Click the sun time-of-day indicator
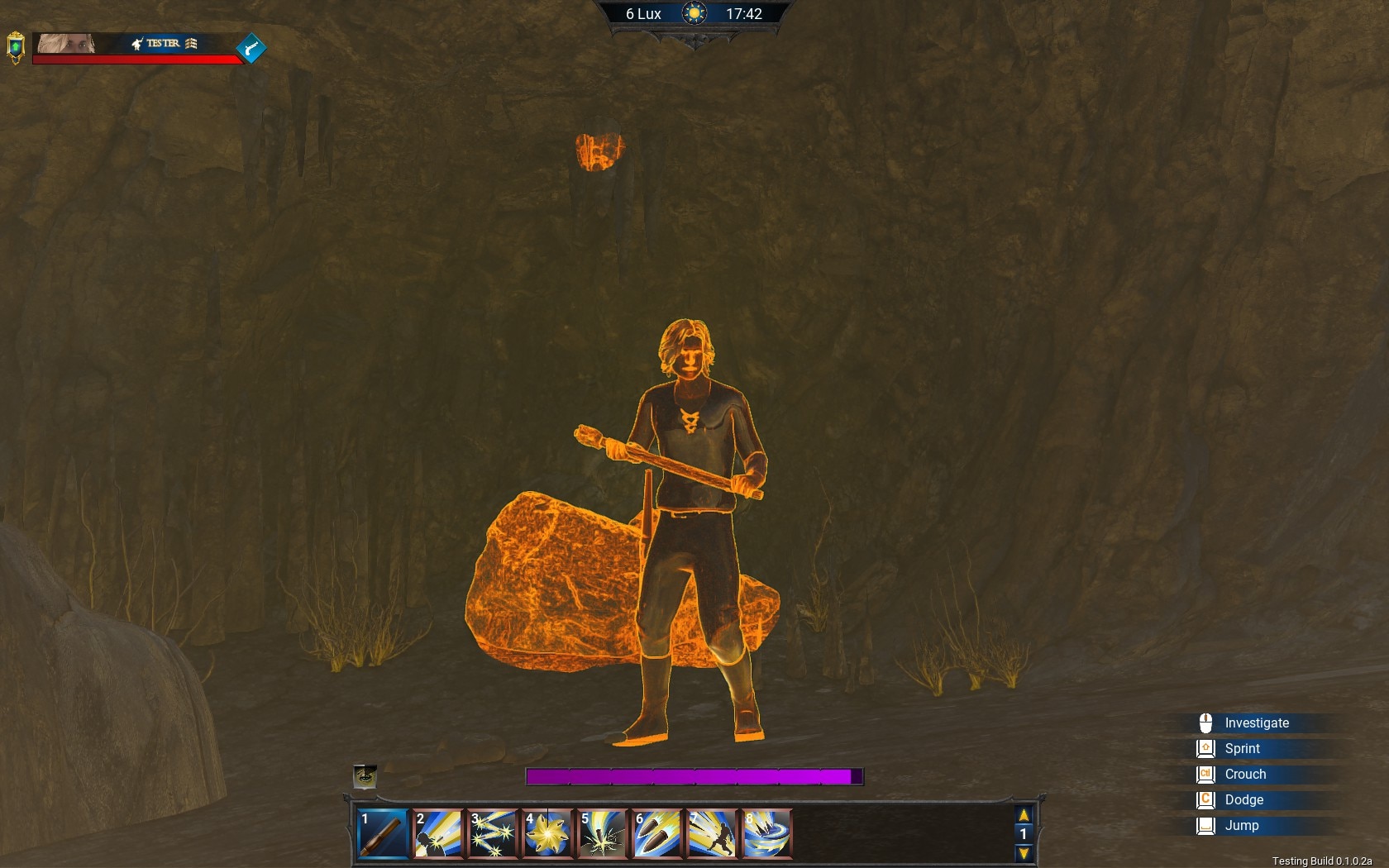This screenshot has width=1389, height=868. [x=694, y=14]
